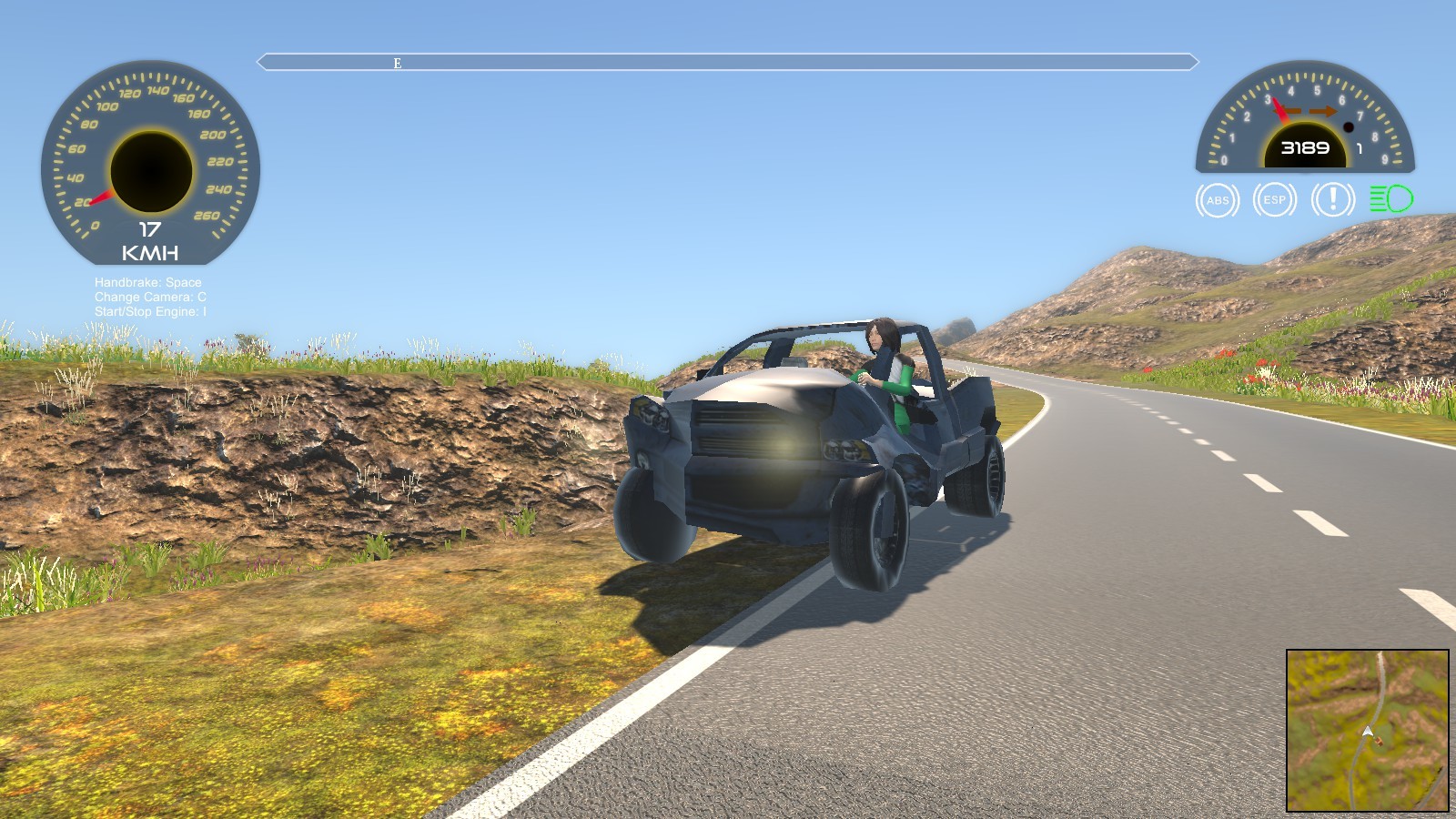Click the RPM readout showing 3189
The height and width of the screenshot is (819, 1456).
pos(1304,146)
